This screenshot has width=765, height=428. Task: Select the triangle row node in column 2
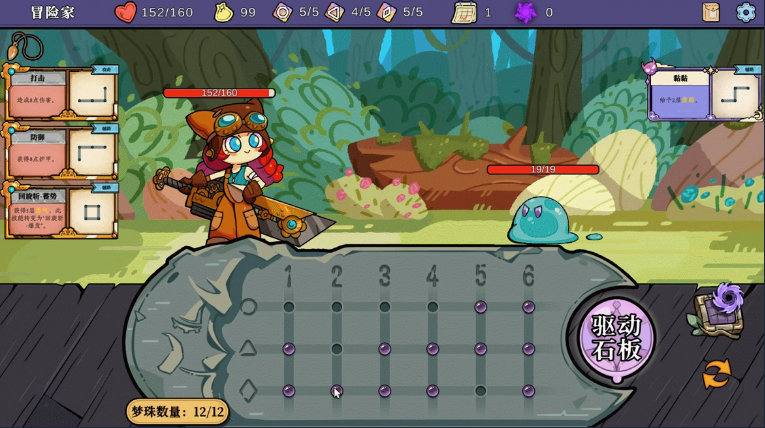(x=337, y=349)
